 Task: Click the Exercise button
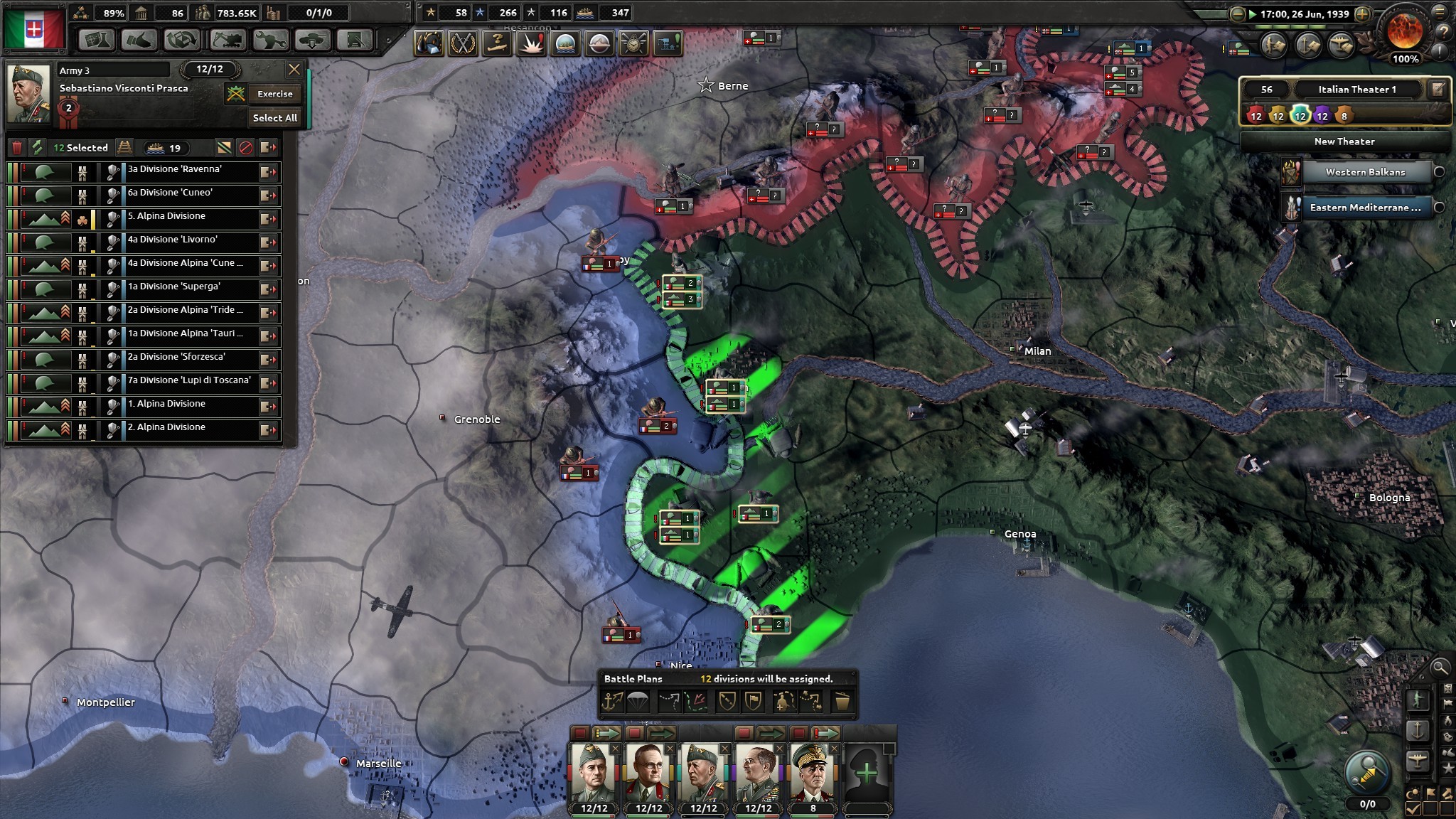(x=274, y=94)
